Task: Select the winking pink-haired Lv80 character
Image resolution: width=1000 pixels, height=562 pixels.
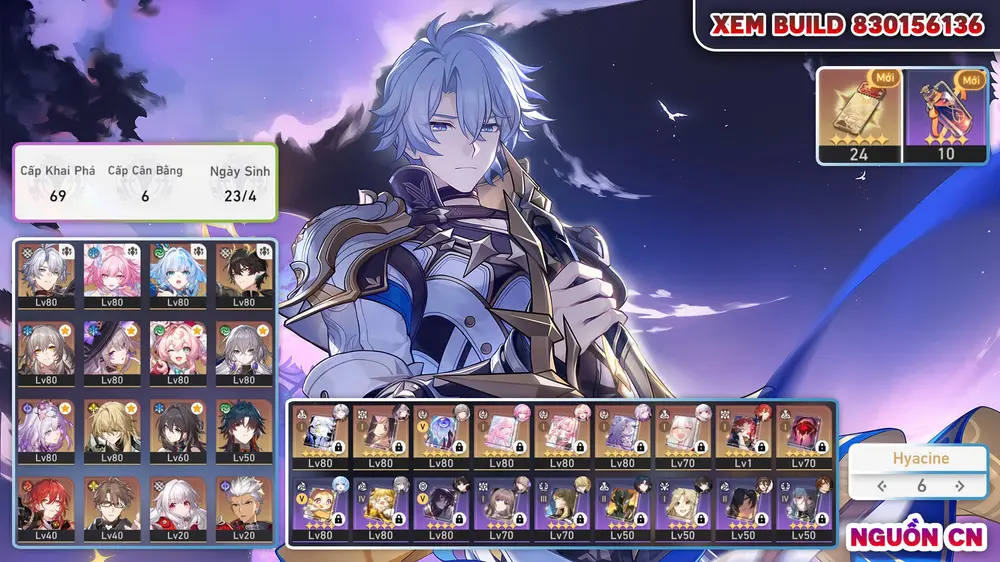Action: [178, 349]
